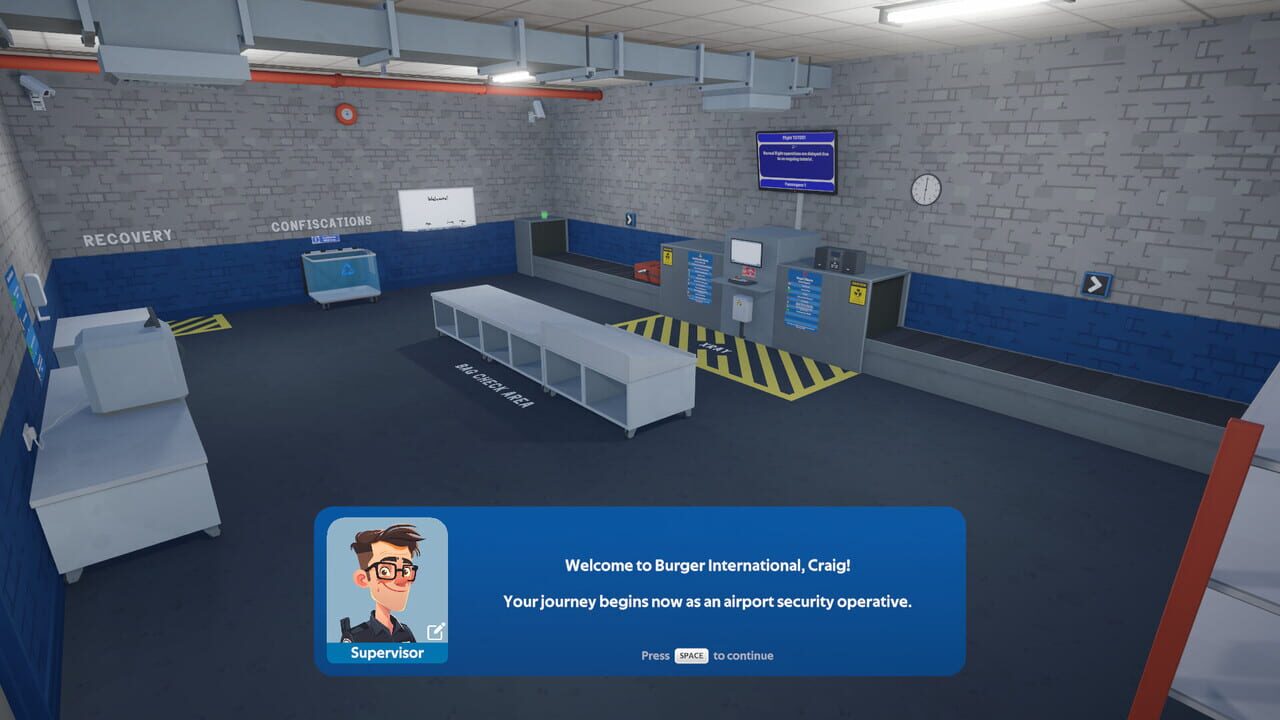Viewport: 1280px width, 720px height.
Task: Click the edit pencil icon on the Supervisor portrait
Action: [x=435, y=632]
